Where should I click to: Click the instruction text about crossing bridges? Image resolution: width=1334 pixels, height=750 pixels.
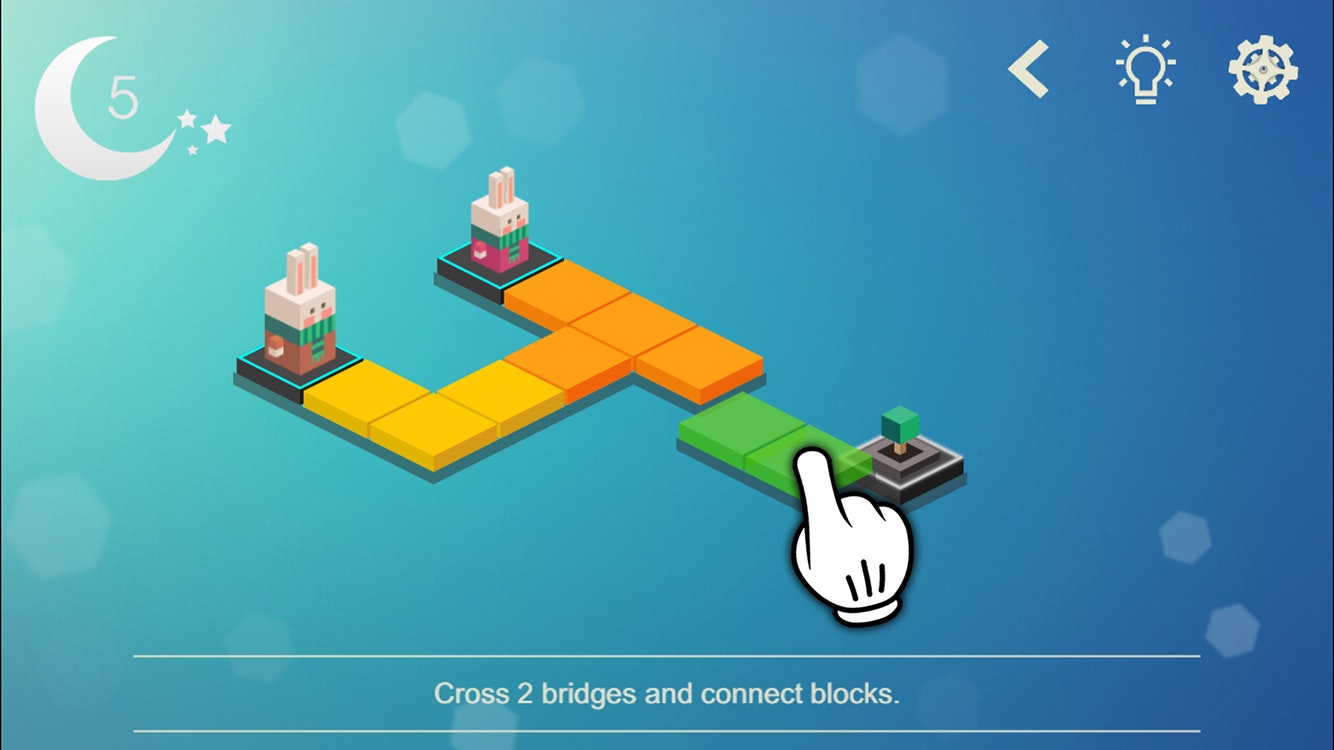[667, 692]
